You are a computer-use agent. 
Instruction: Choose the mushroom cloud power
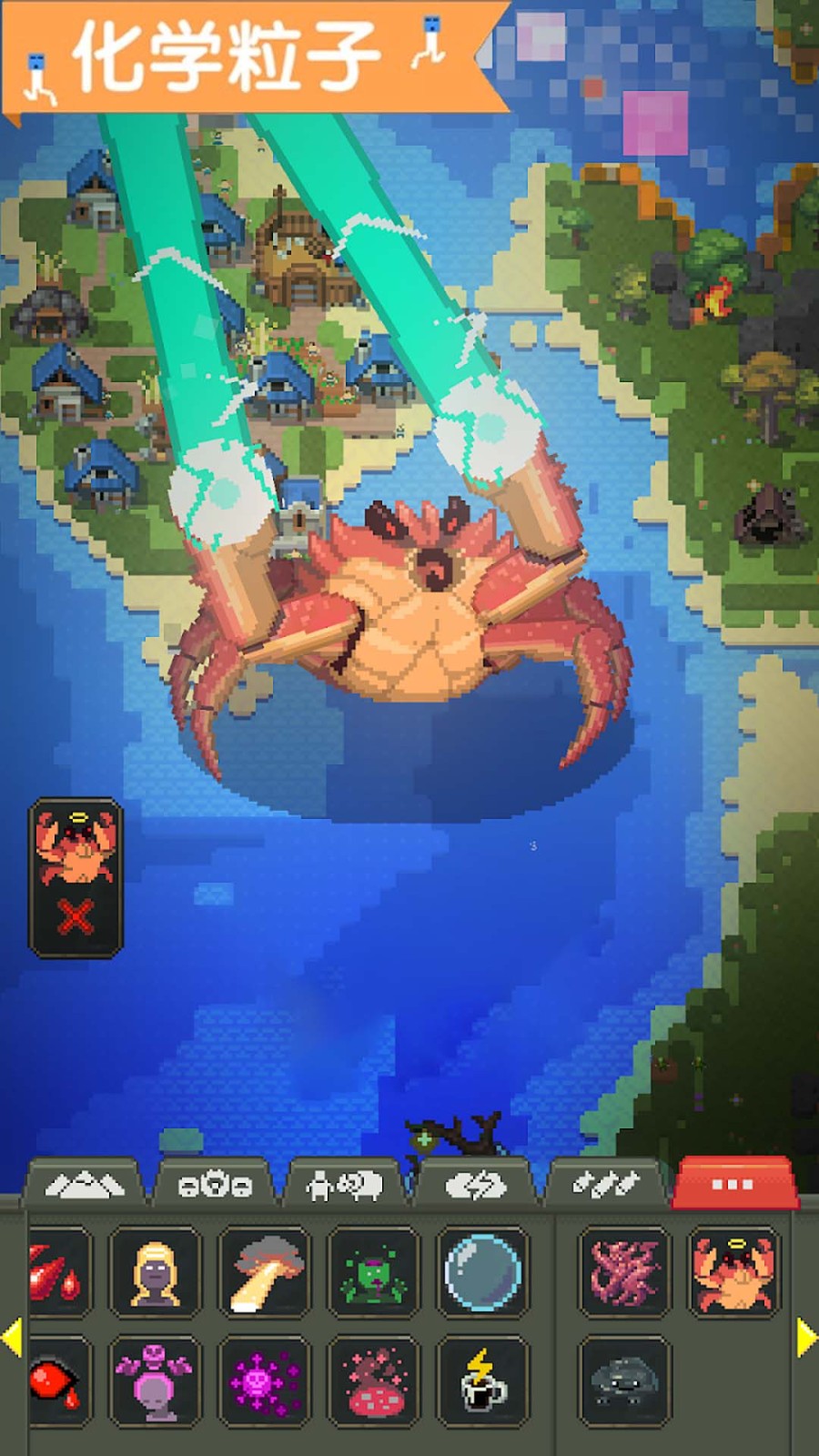pos(264,1272)
